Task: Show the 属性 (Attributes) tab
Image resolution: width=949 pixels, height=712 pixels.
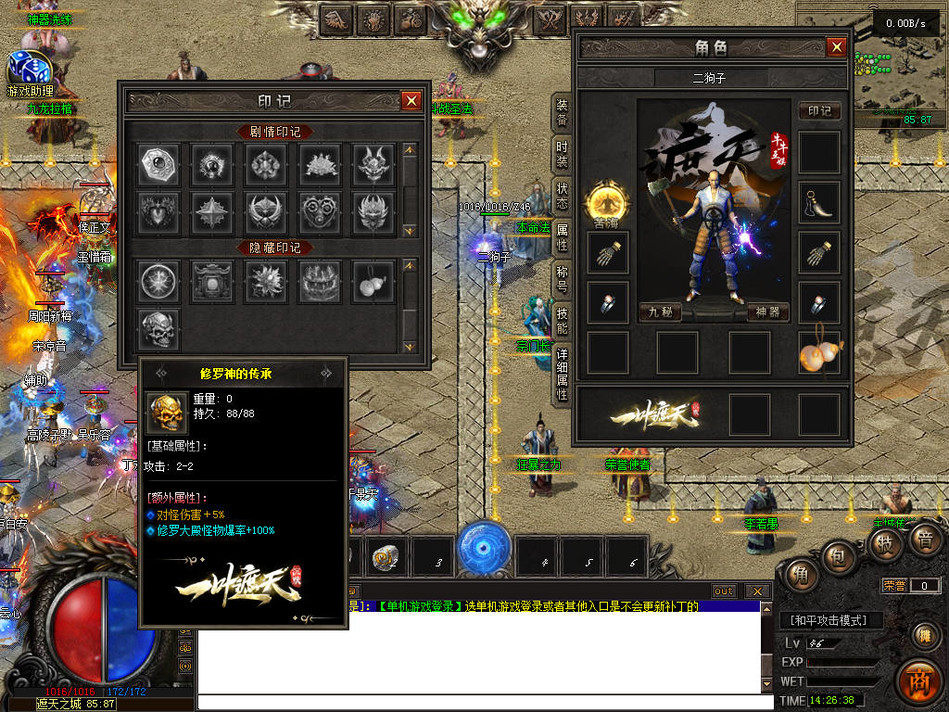Action: (562, 237)
